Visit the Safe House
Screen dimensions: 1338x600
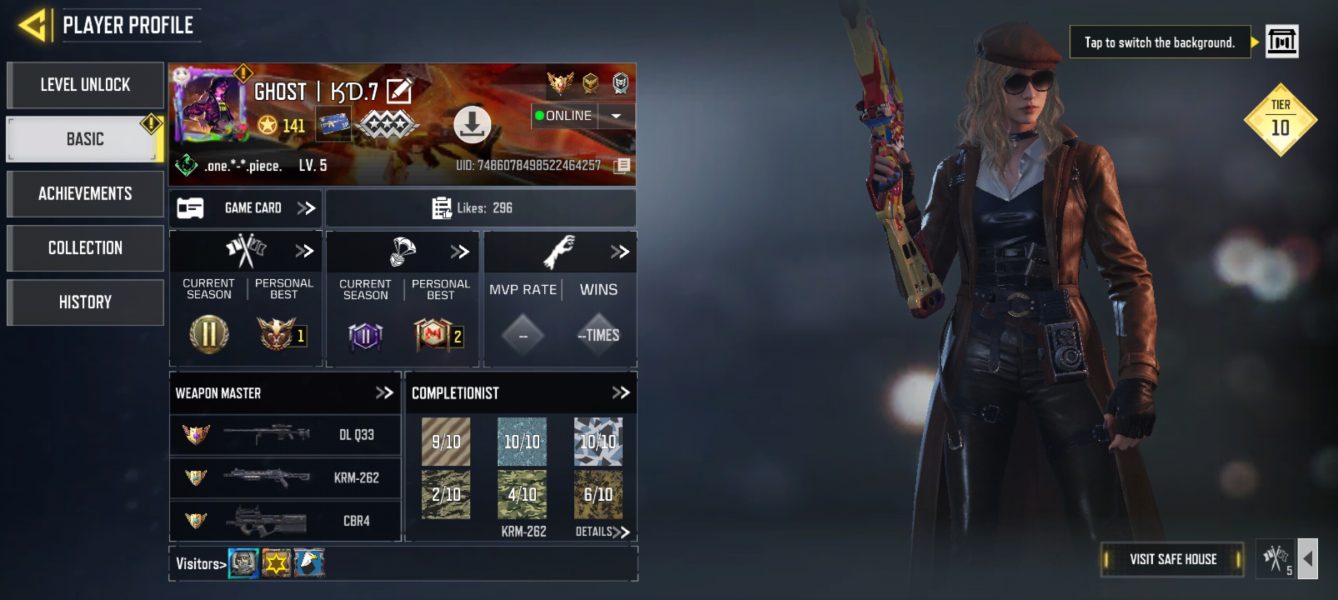[1172, 559]
